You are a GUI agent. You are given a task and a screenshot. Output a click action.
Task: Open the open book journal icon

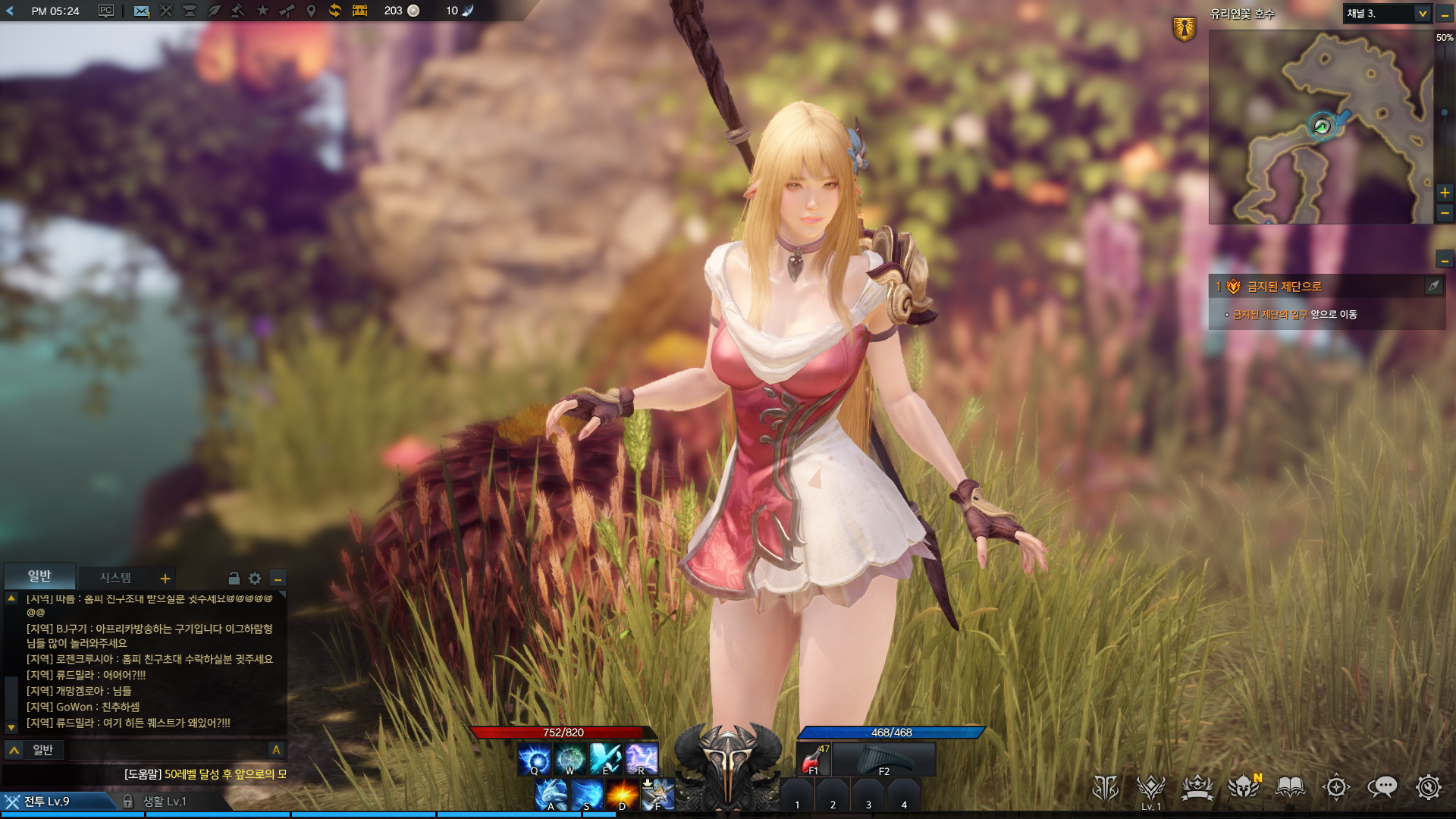point(1290,788)
